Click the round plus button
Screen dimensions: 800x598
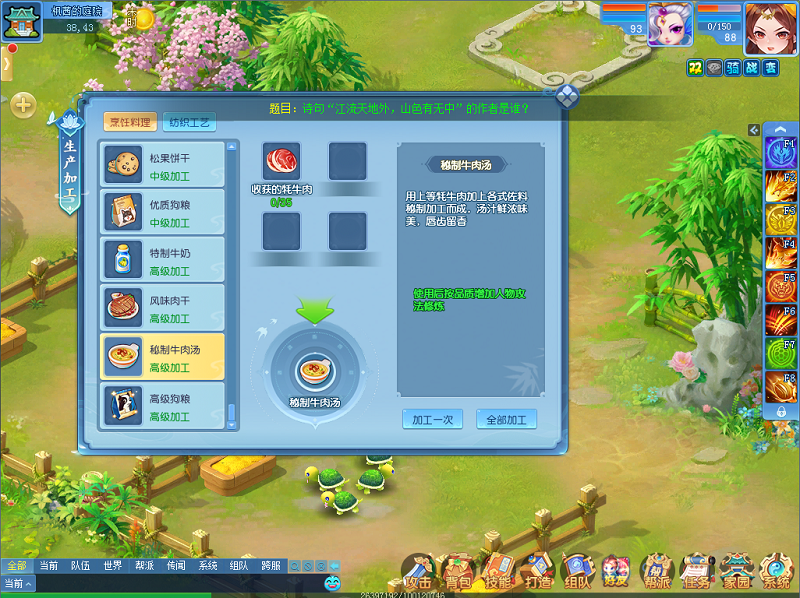tap(23, 104)
